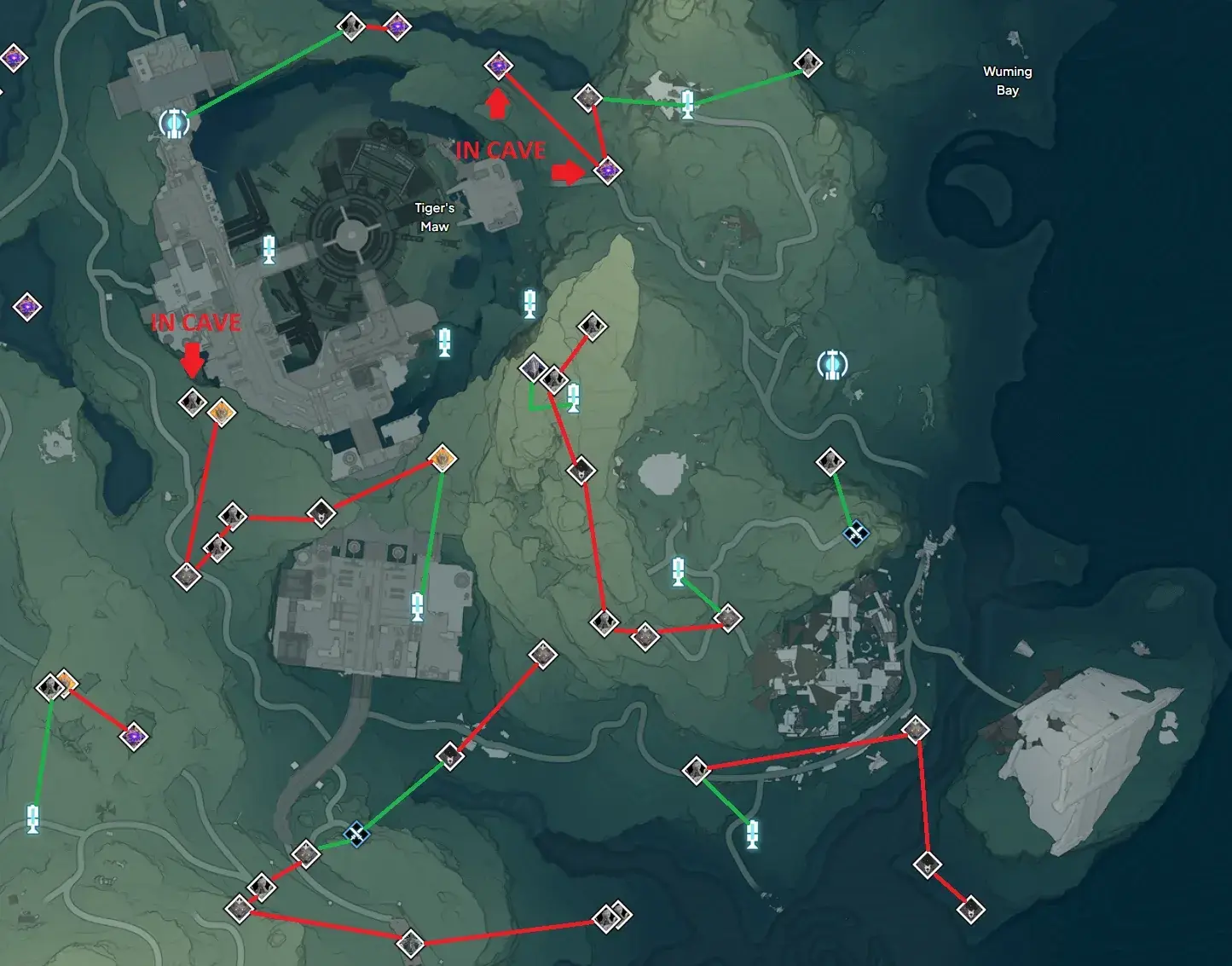Image resolution: width=1232 pixels, height=966 pixels.
Task: Click the golden elite marker on the central factory roof
Action: click(441, 459)
